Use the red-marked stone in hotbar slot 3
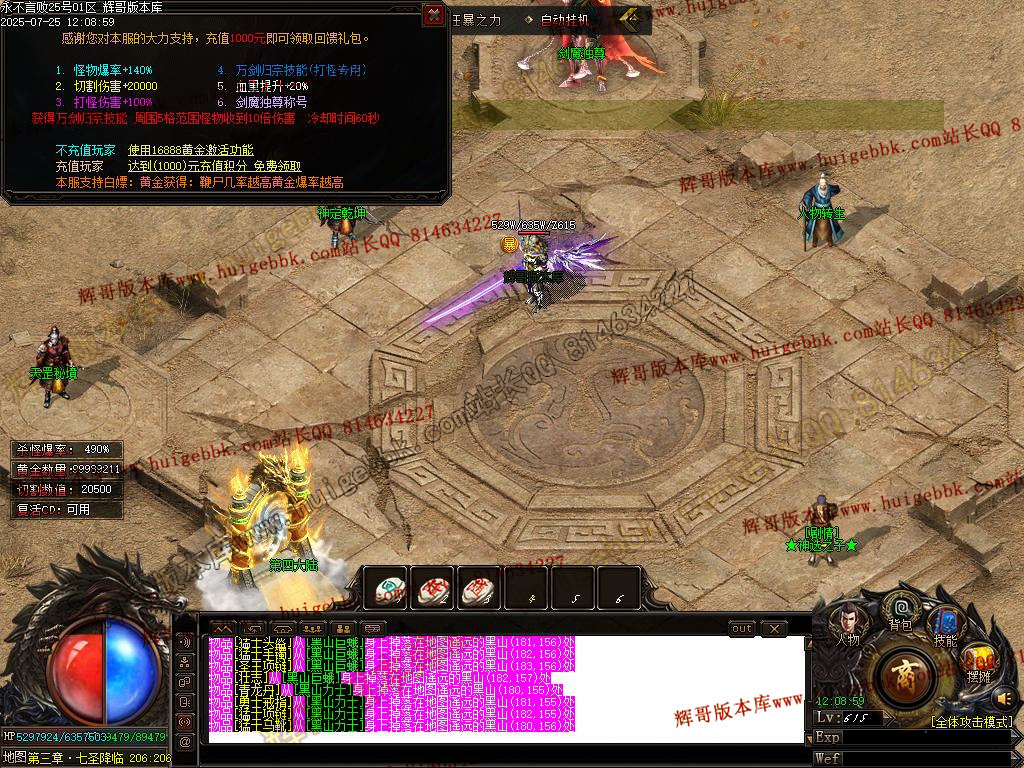Viewport: 1024px width, 768px height. click(478, 590)
